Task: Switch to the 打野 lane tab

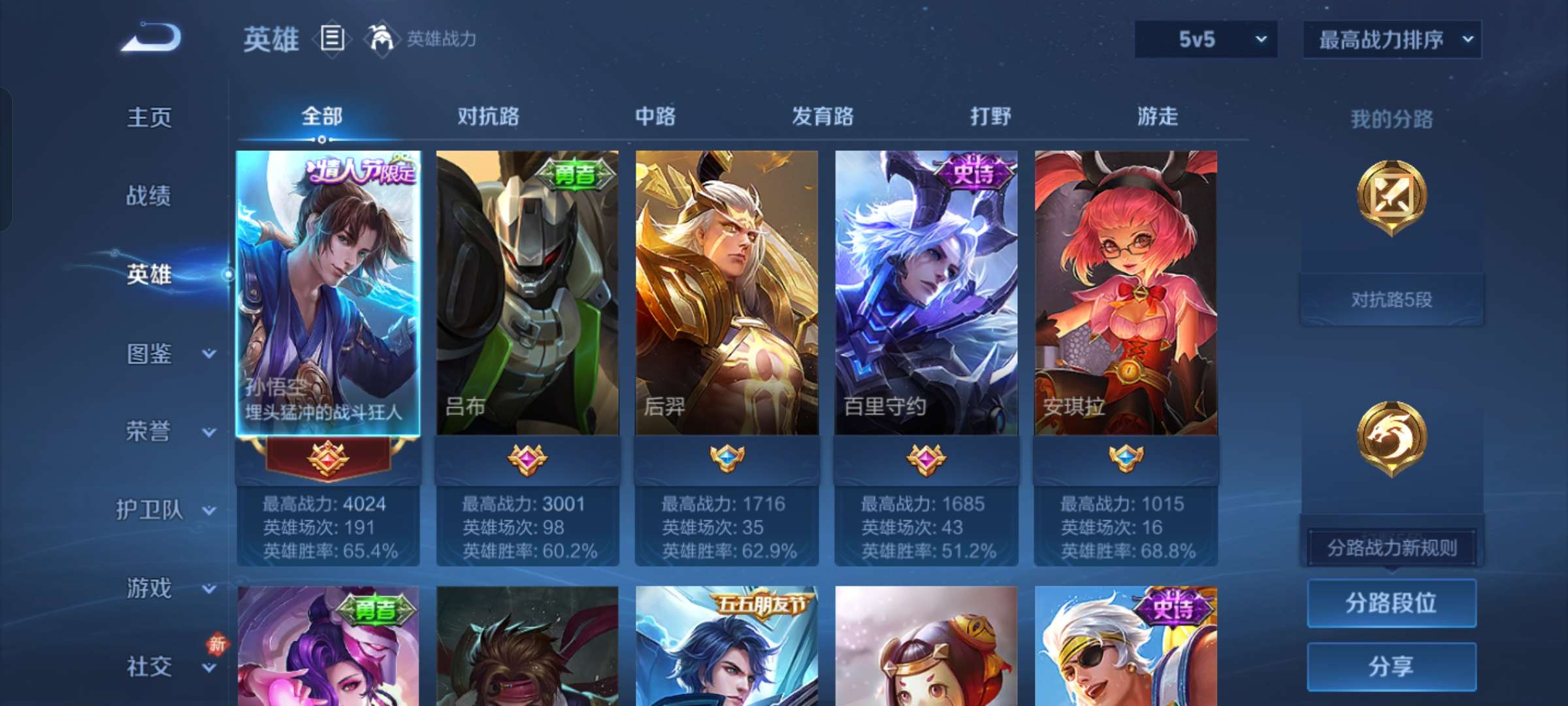Action: 990,116
